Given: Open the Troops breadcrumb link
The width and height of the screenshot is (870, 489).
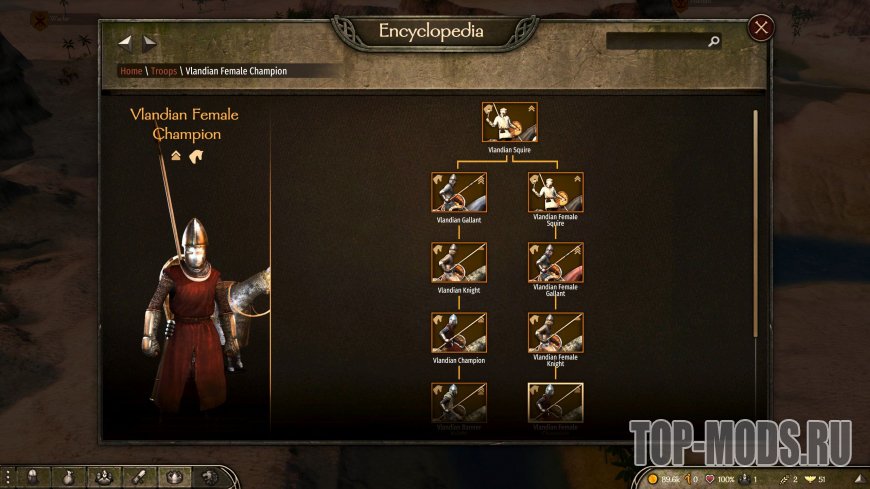Looking at the screenshot, I should coord(163,72).
